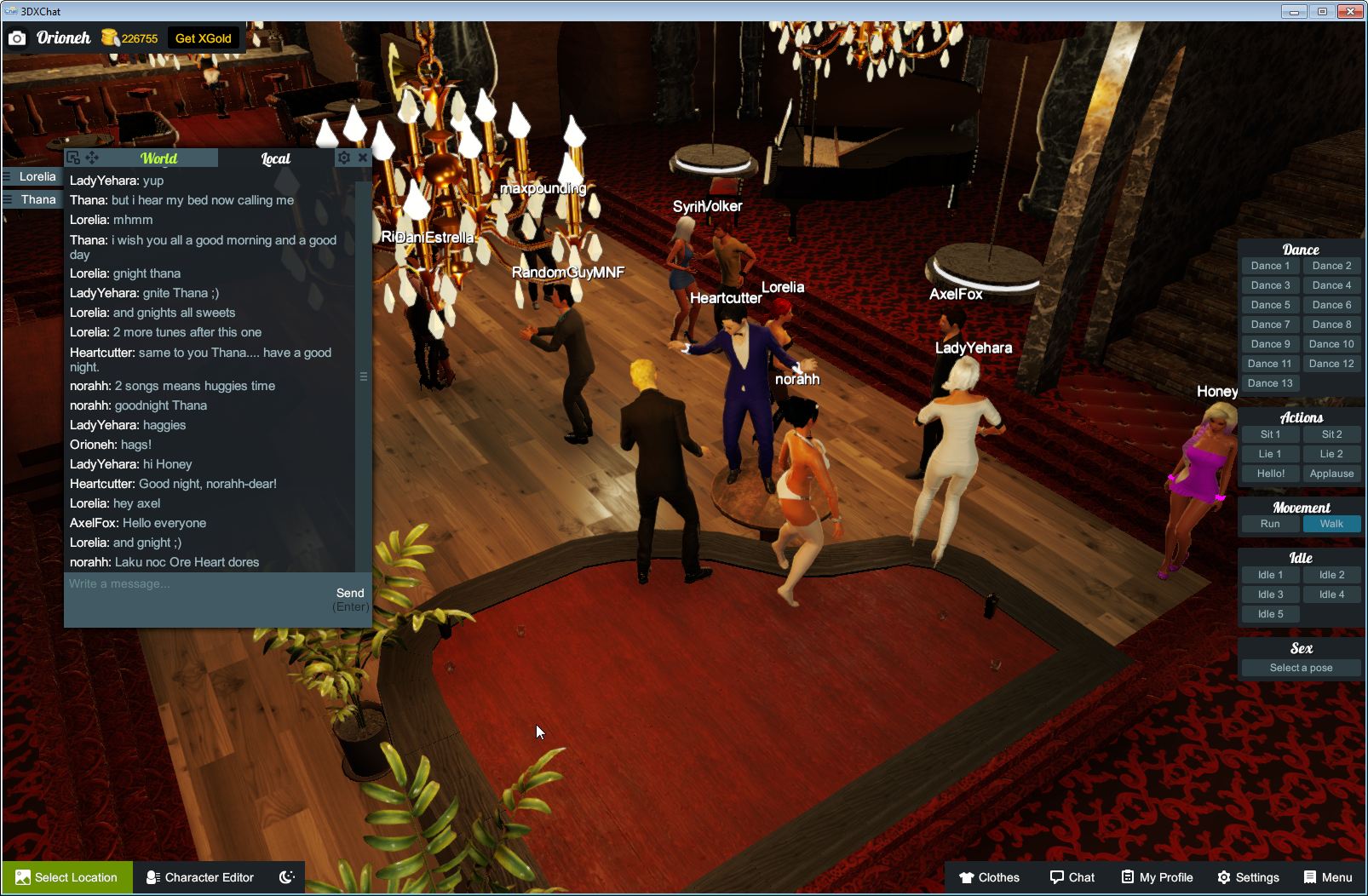The image size is (1368, 896).
Task: Switch to the World chat tab
Action: tap(160, 158)
